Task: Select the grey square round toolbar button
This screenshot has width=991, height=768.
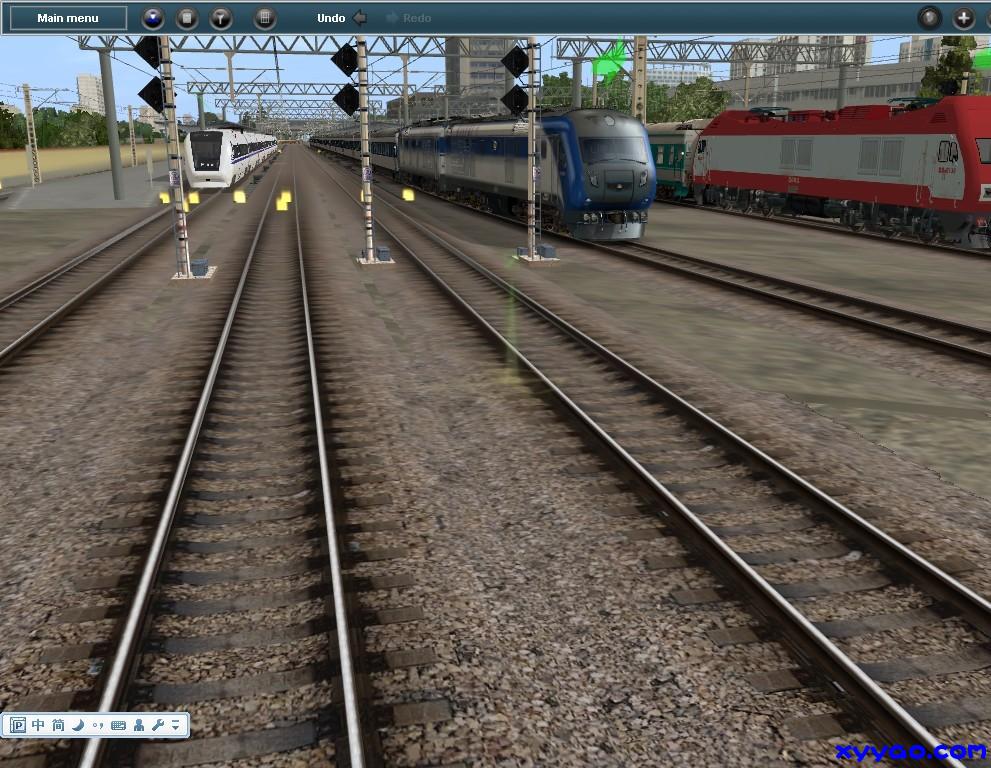Action: (187, 18)
